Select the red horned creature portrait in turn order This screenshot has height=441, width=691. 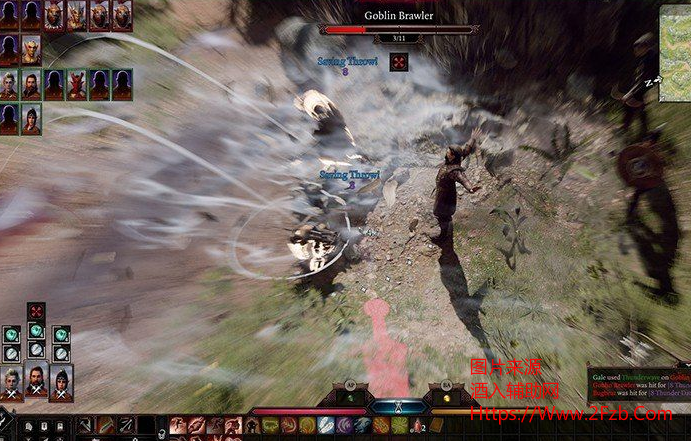pos(78,84)
